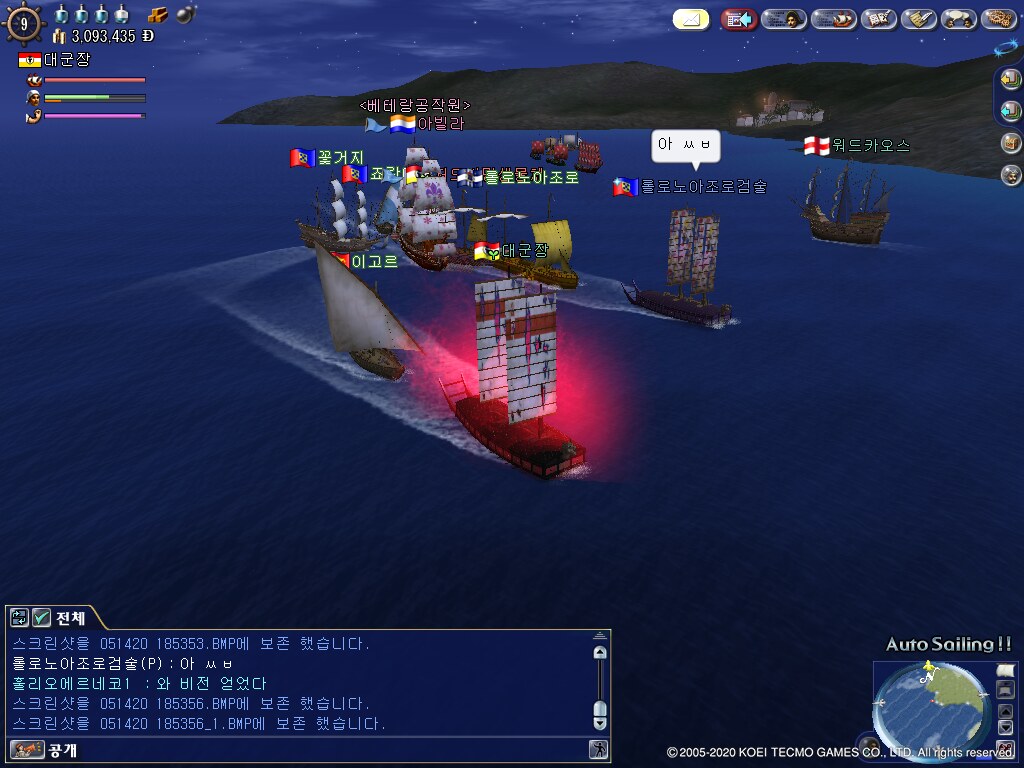Open the open-book menu button
Screen dimensions: 1024x768
coord(879,19)
